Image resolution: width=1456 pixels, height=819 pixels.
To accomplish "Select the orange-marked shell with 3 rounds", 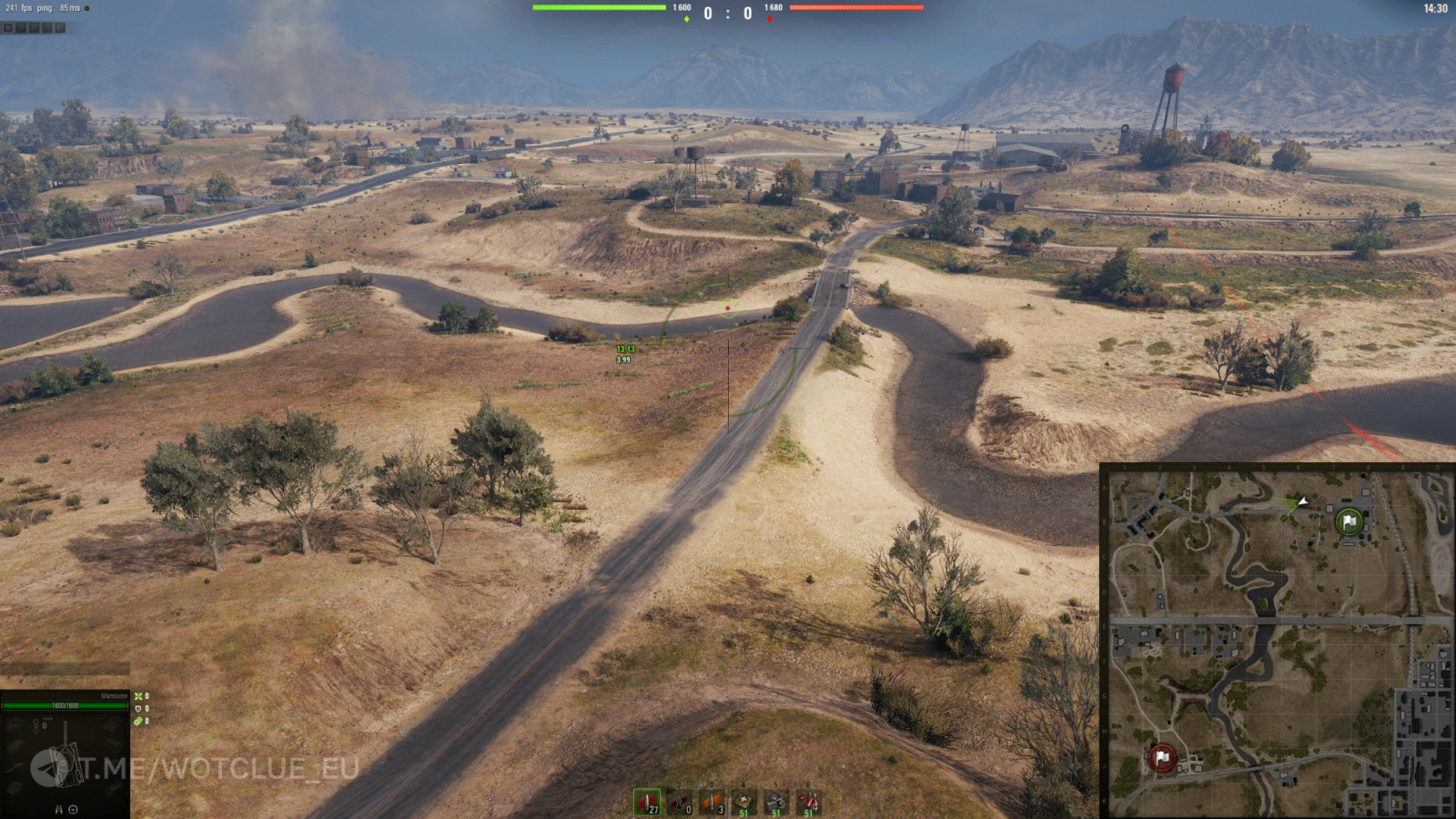I will click(712, 802).
